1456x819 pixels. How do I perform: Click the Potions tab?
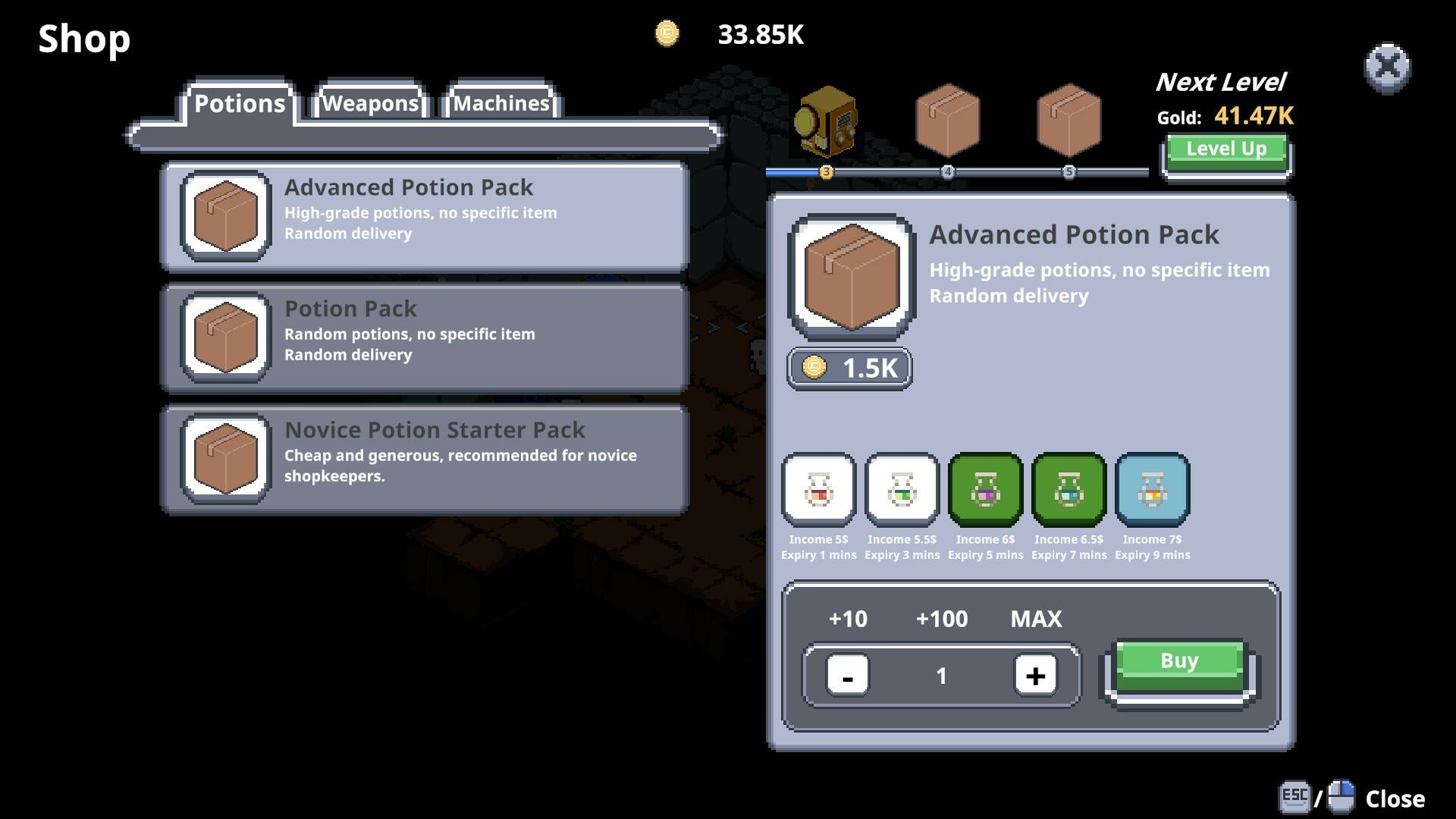point(240,102)
